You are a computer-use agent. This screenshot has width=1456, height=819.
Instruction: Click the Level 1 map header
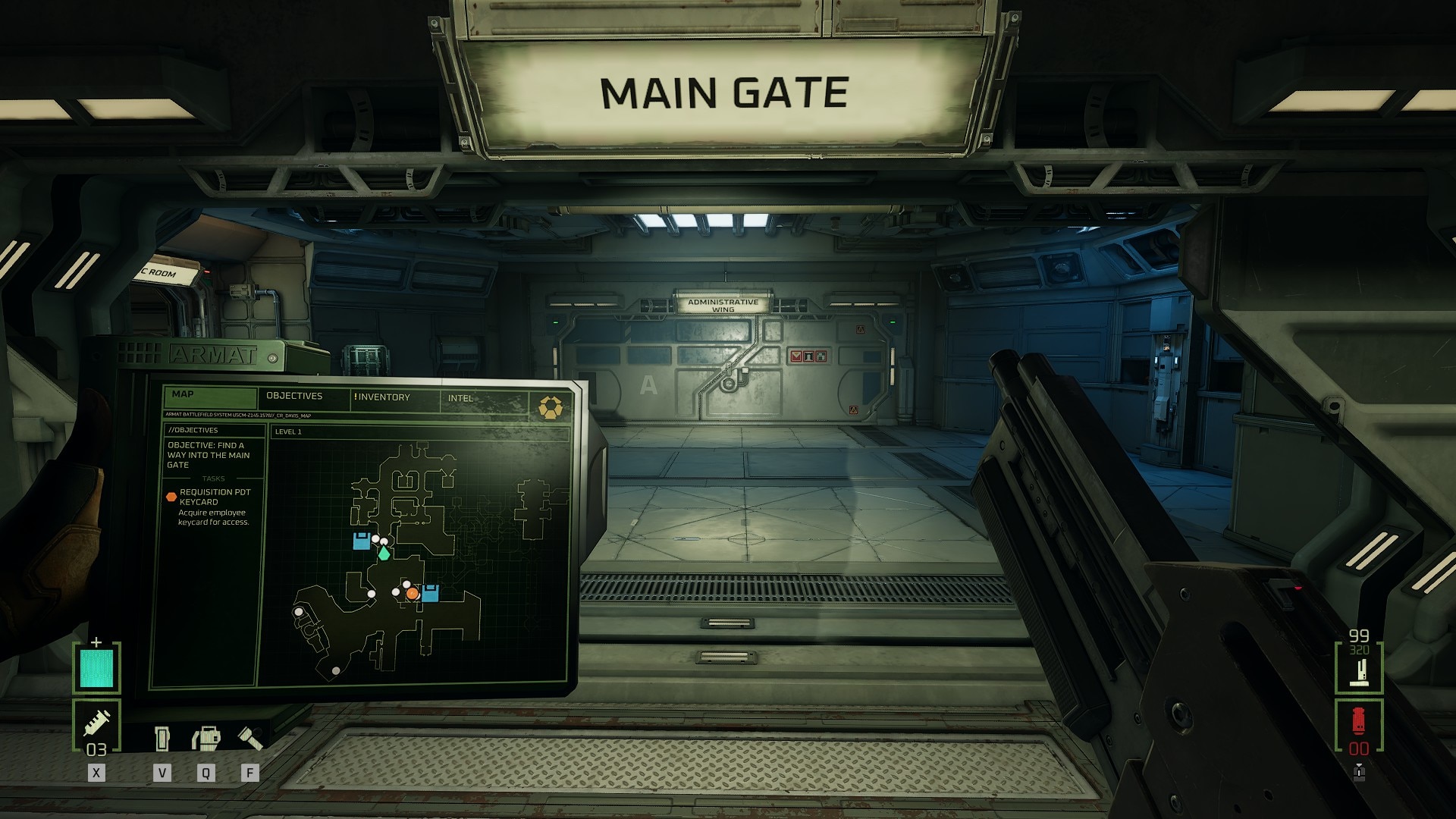(288, 431)
